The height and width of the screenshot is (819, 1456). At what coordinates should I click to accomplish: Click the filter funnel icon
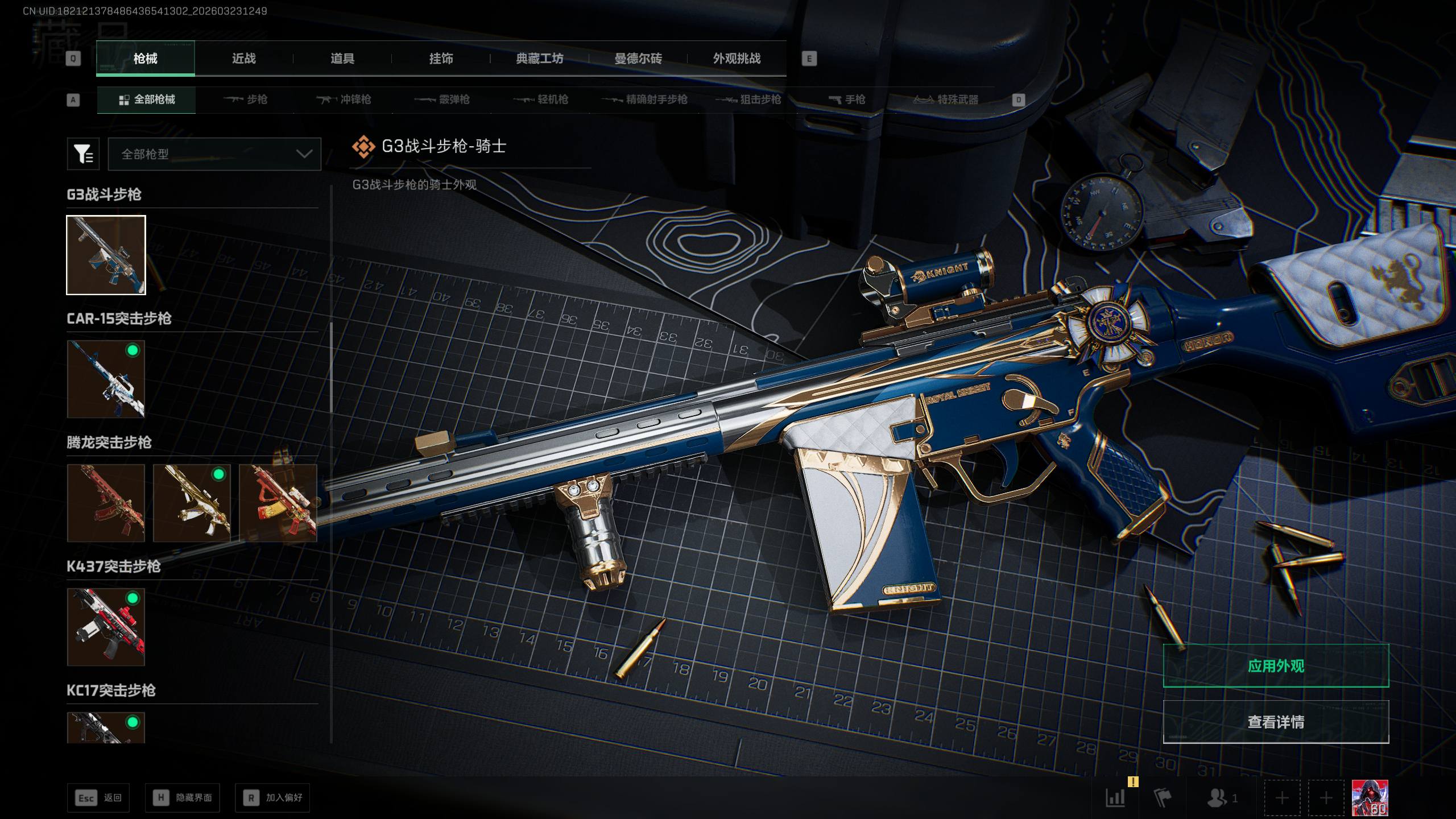tap(83, 154)
